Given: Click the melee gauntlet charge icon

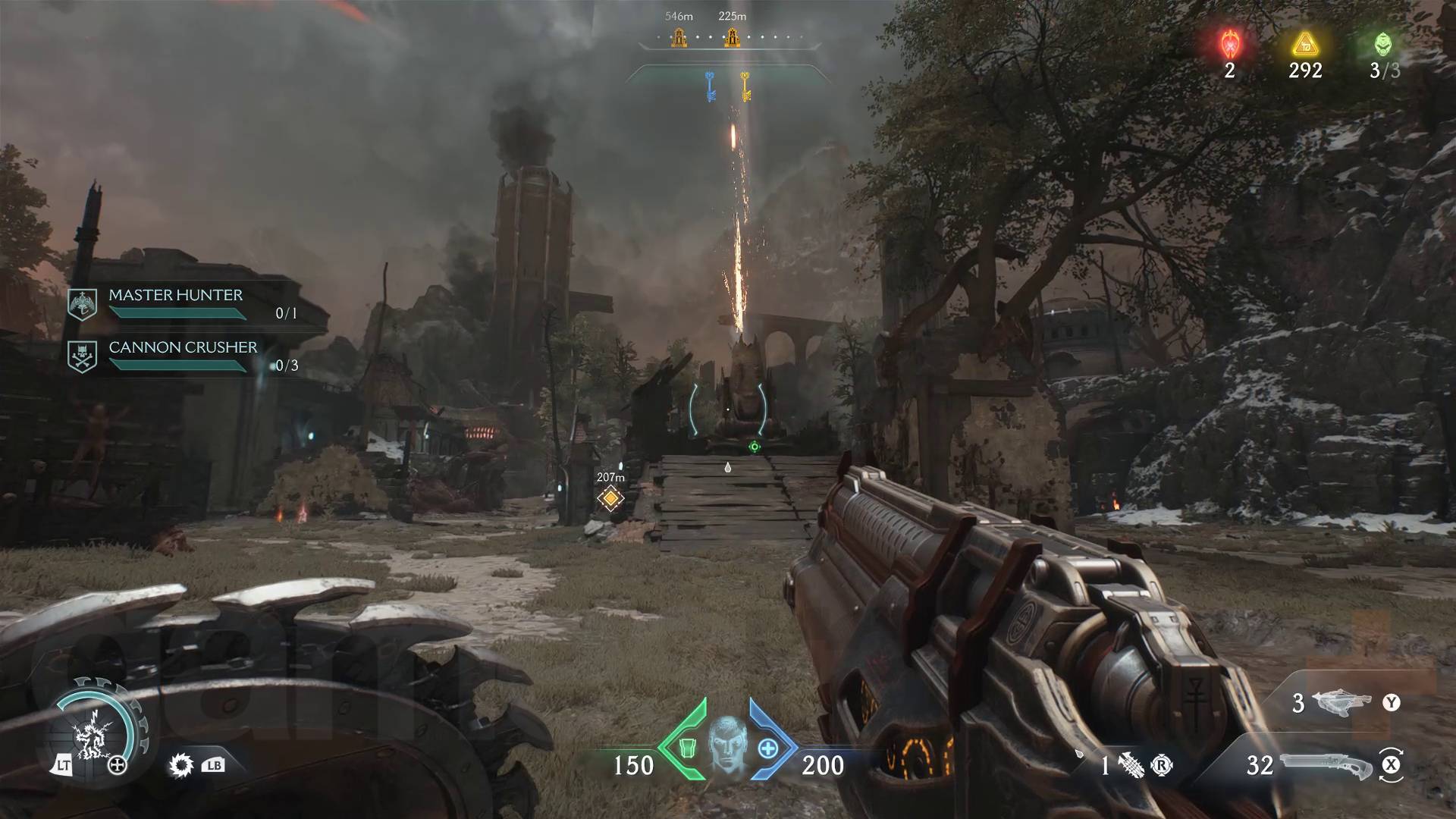Looking at the screenshot, I should click(1131, 765).
